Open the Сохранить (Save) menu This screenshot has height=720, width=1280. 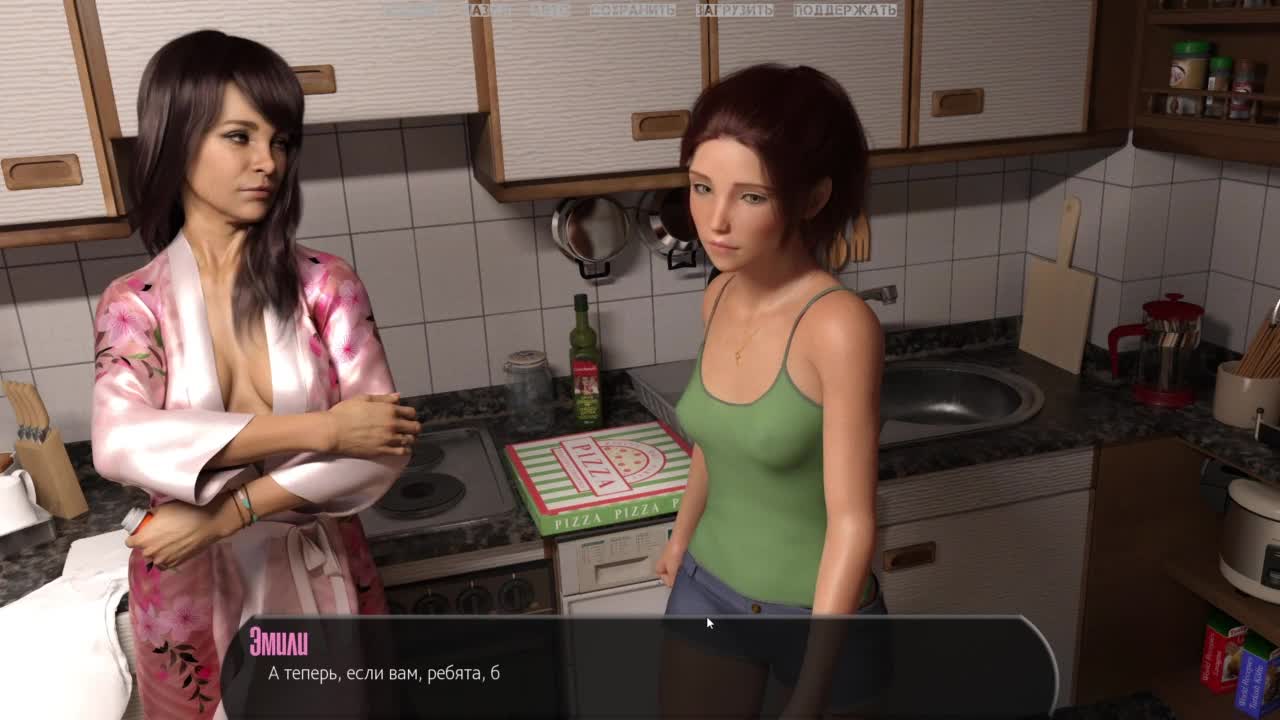632,10
